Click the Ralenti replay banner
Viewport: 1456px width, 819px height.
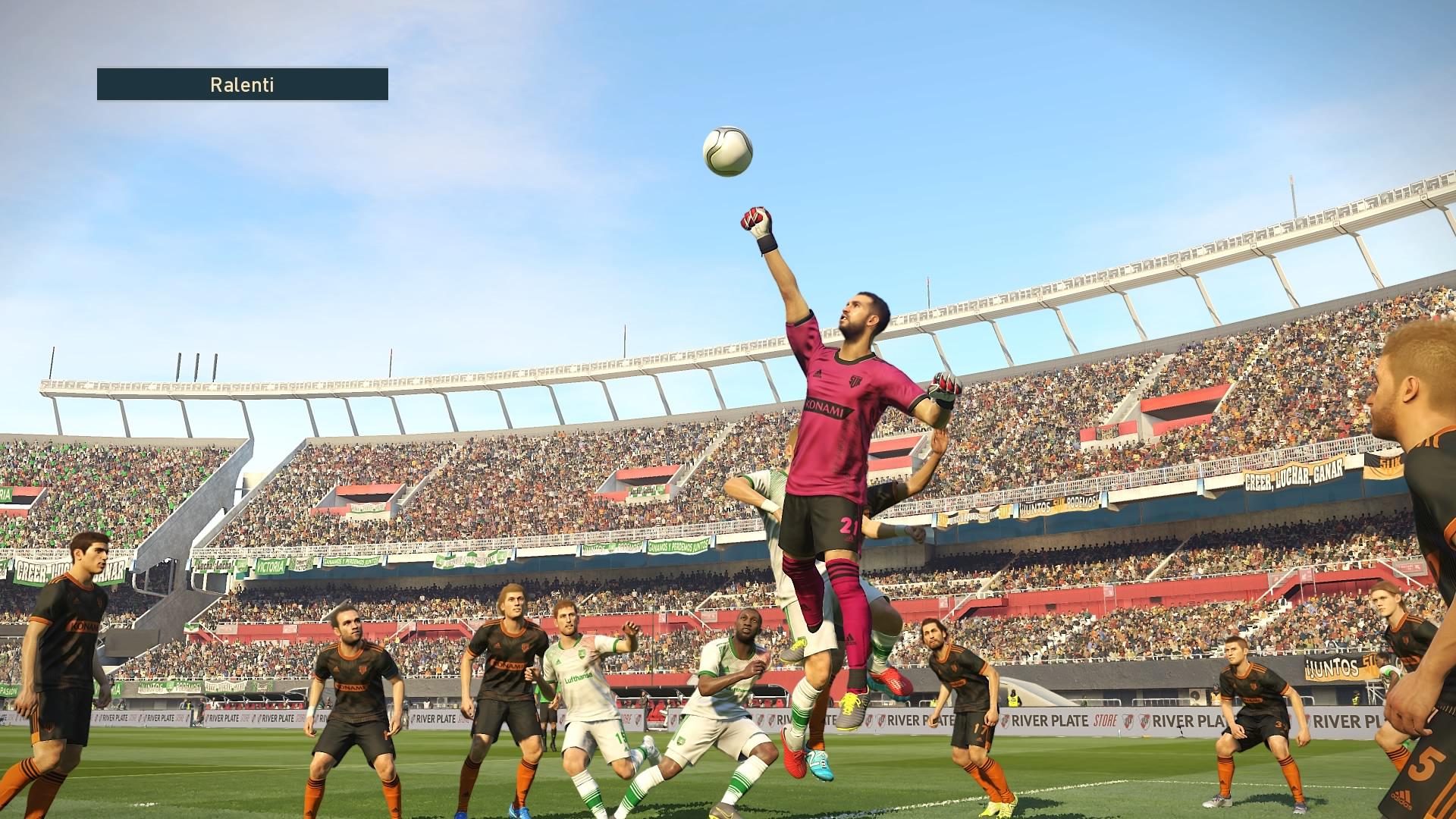point(243,84)
